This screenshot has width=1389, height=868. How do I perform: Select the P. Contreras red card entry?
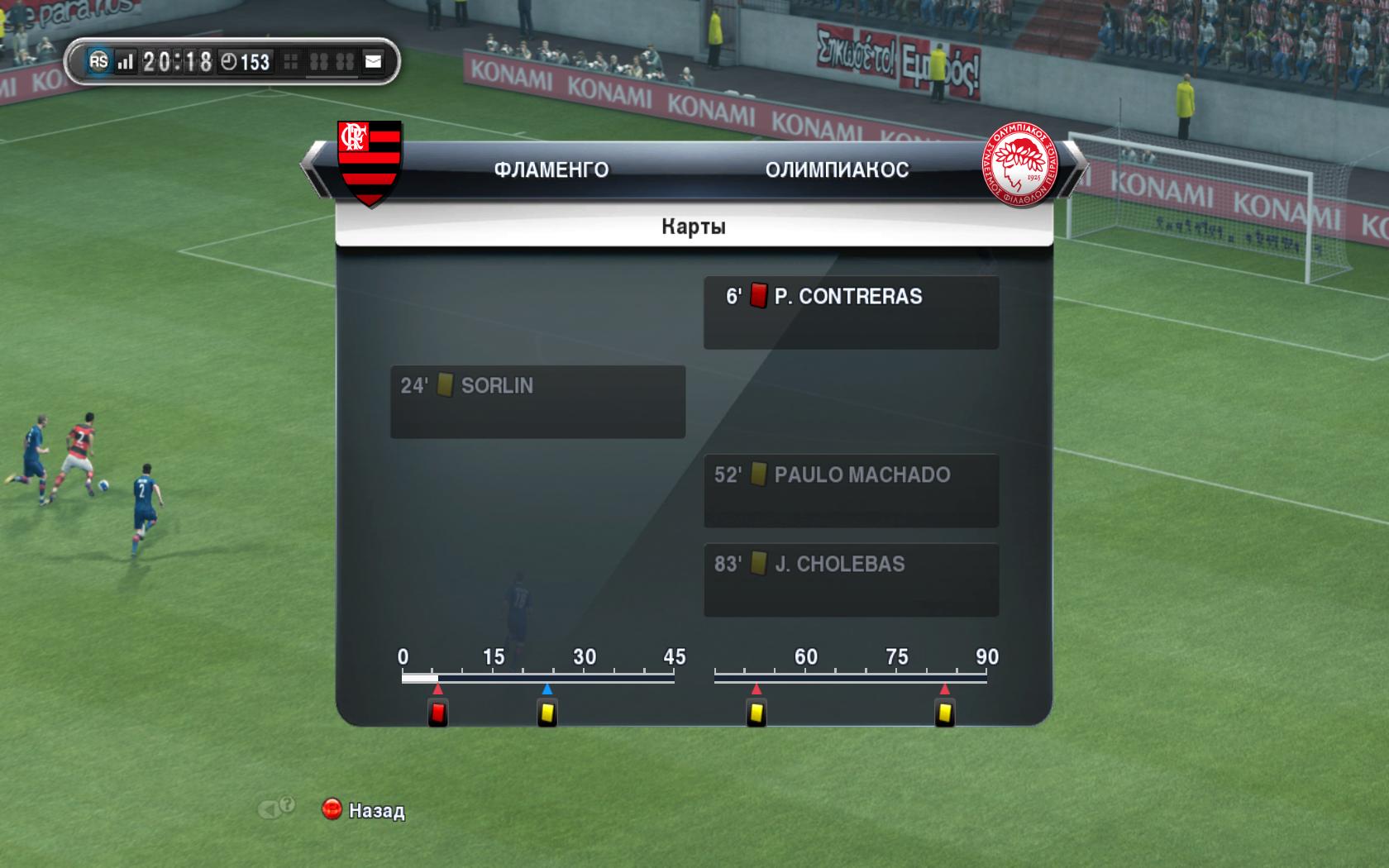tap(851, 312)
